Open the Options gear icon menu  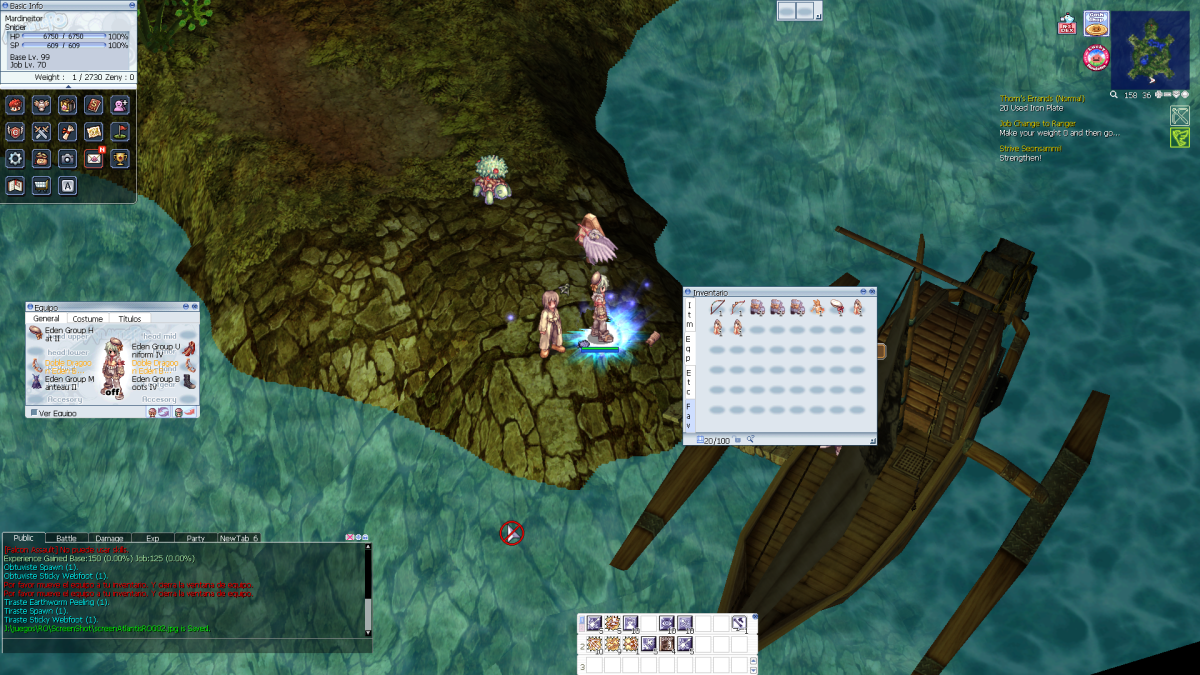point(15,158)
